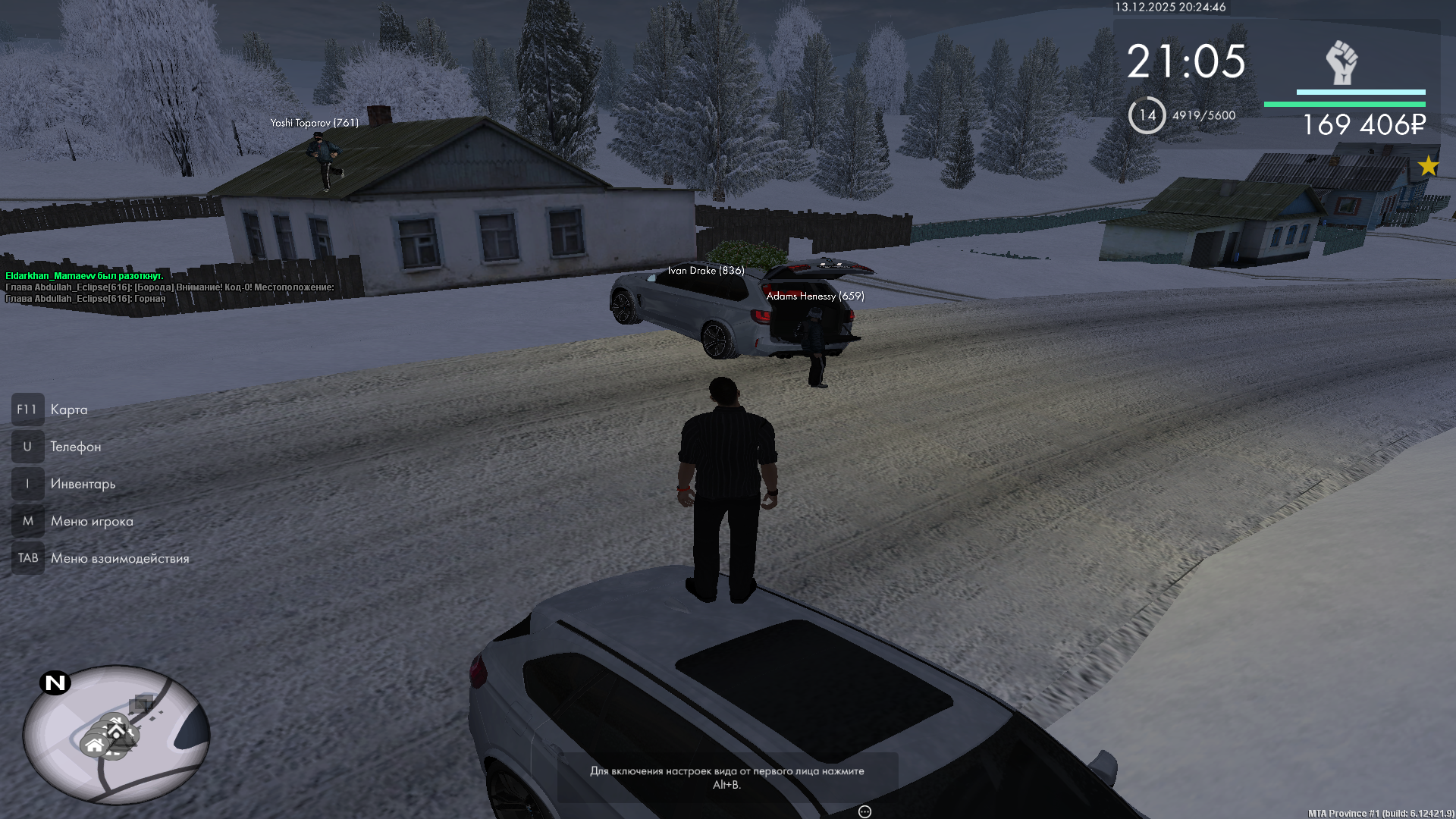Select the house marker on the minimap
This screenshot has height=819, width=1456.
[x=95, y=745]
